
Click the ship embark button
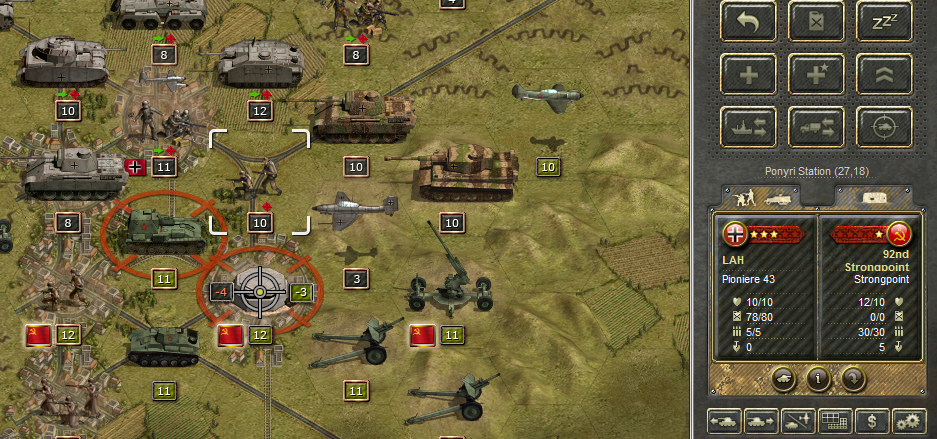coord(749,128)
